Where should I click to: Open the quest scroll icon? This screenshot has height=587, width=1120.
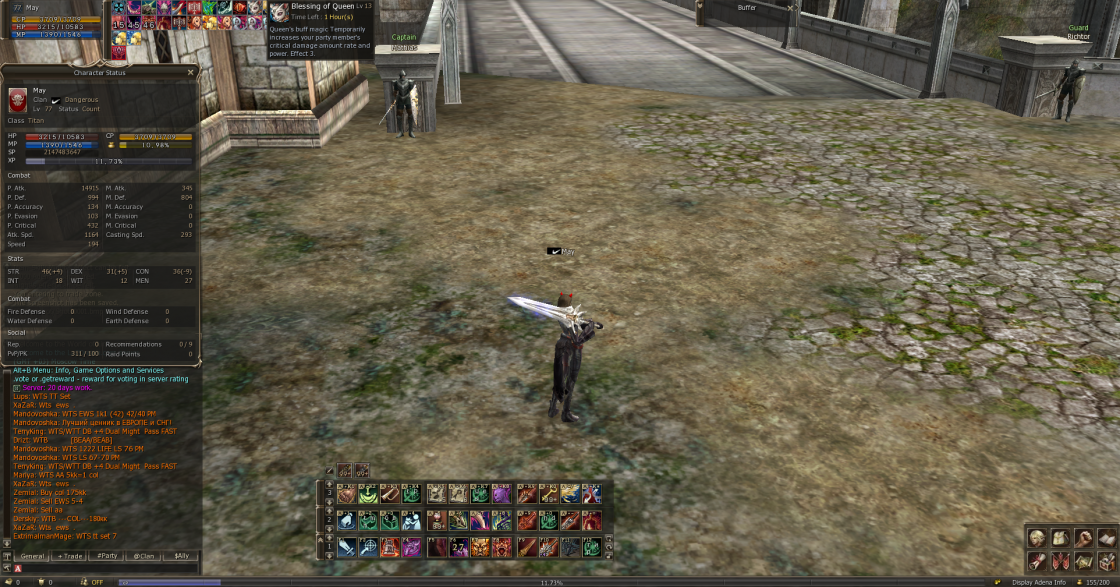point(1036,561)
